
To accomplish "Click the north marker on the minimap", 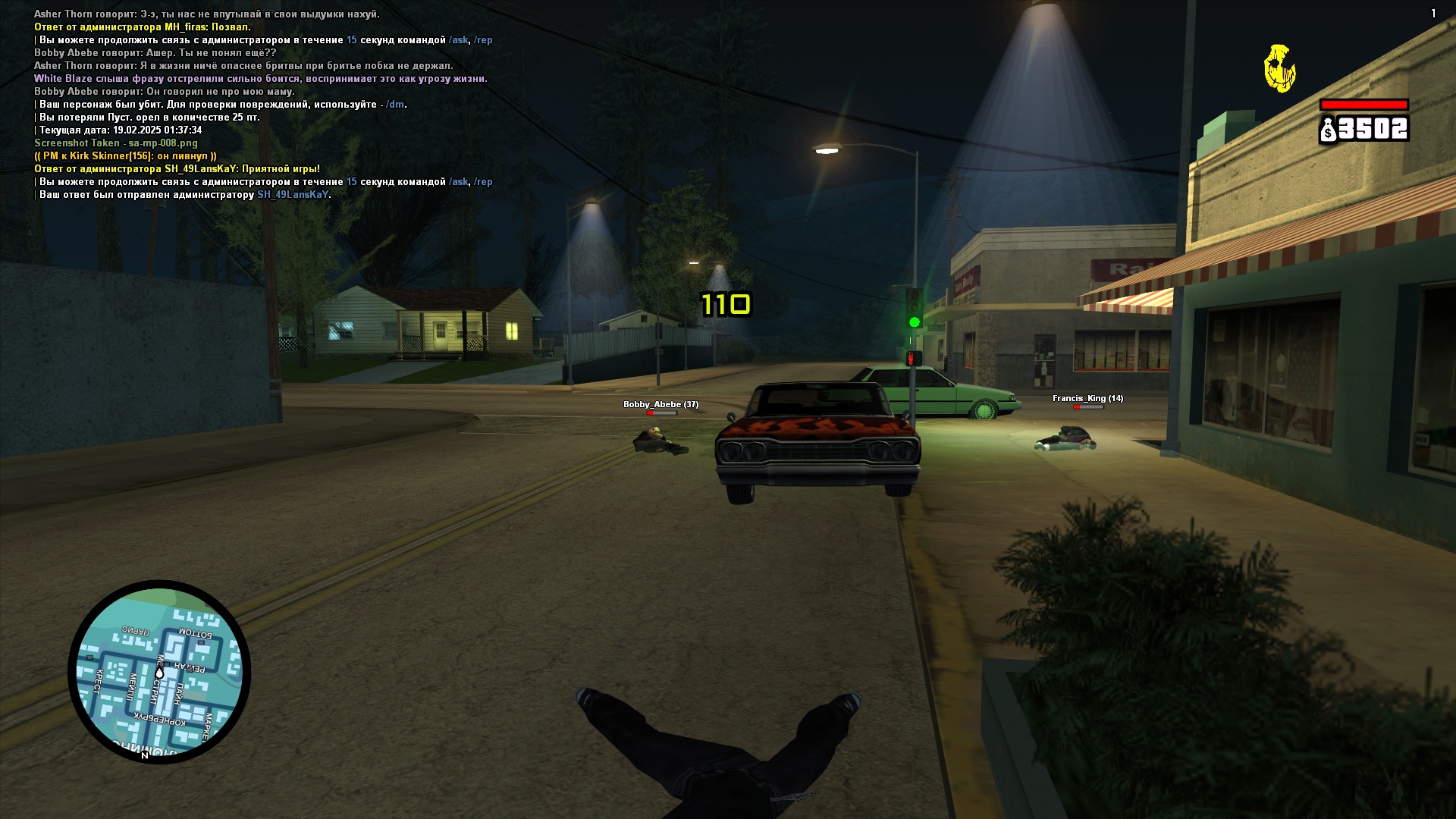I will click(x=145, y=755).
